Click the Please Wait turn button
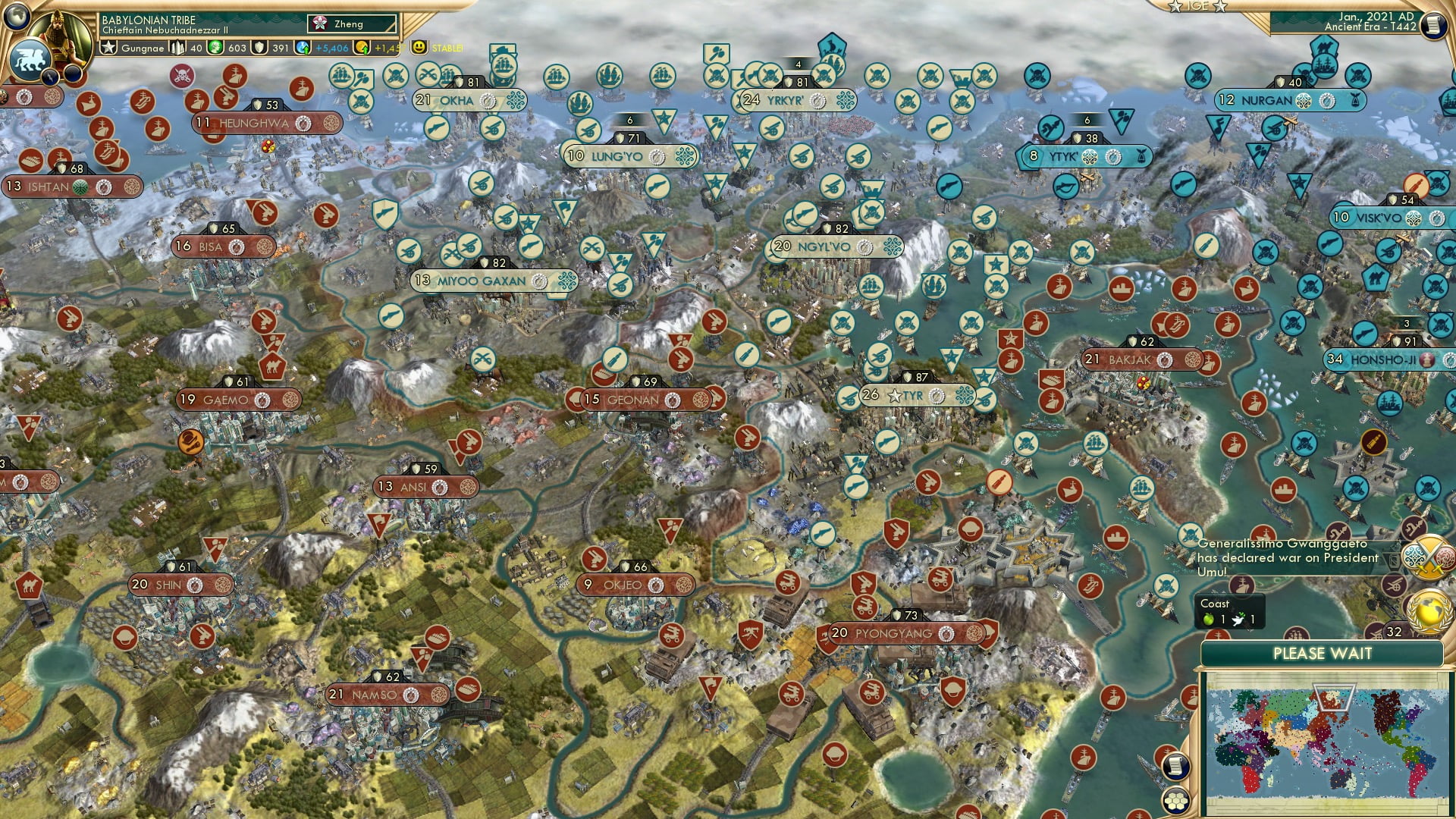The width and height of the screenshot is (1456, 819). point(1322,654)
